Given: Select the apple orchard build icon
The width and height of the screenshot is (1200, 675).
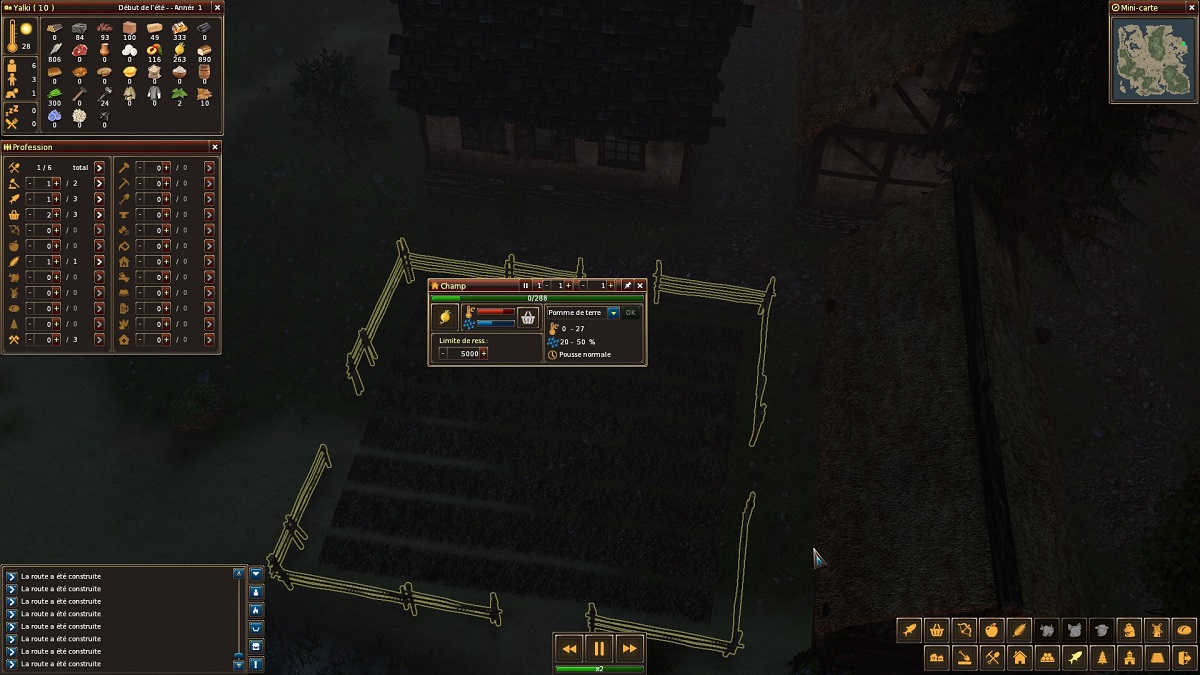Looking at the screenshot, I should point(991,630).
